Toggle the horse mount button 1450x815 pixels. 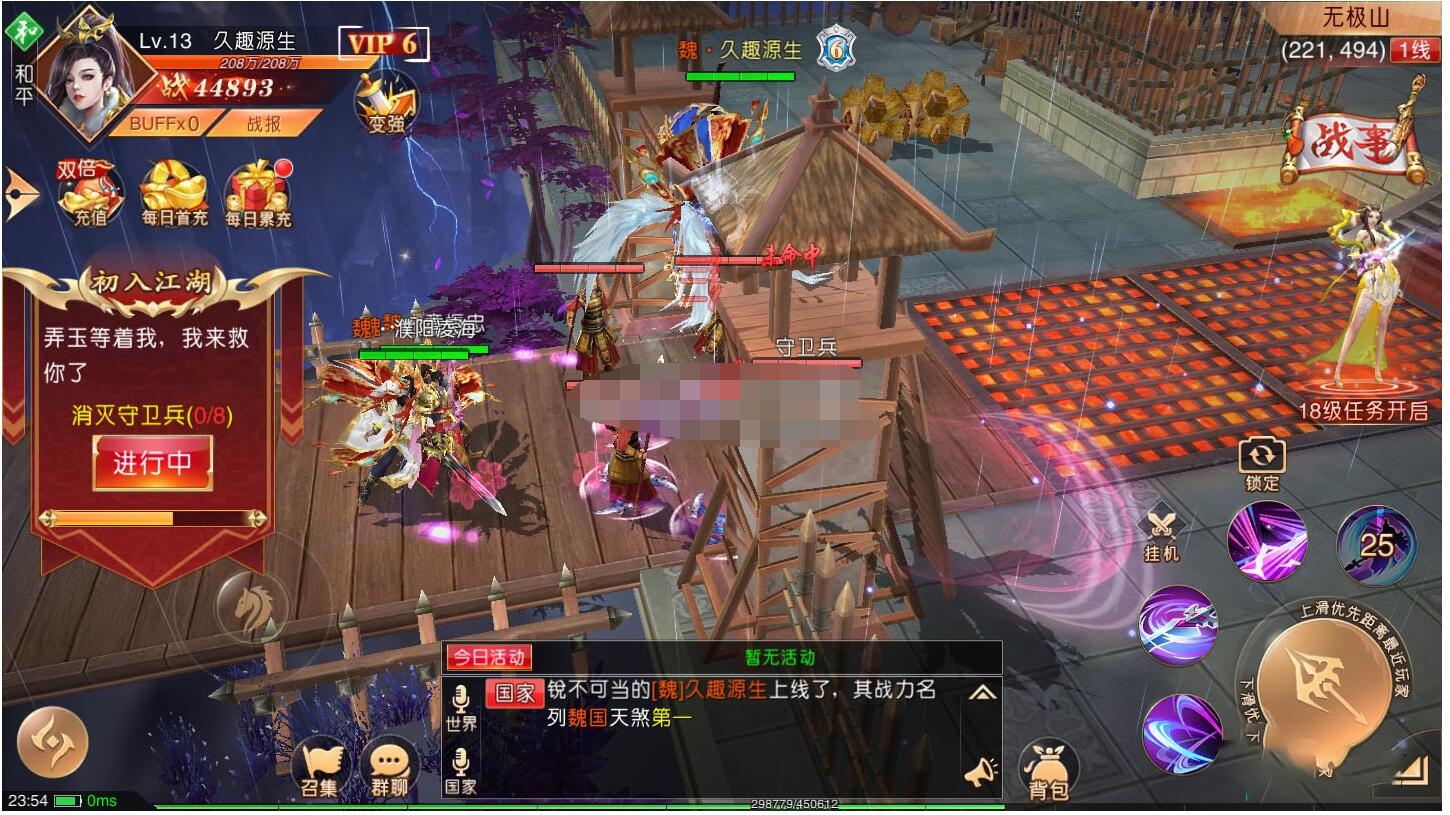(251, 604)
